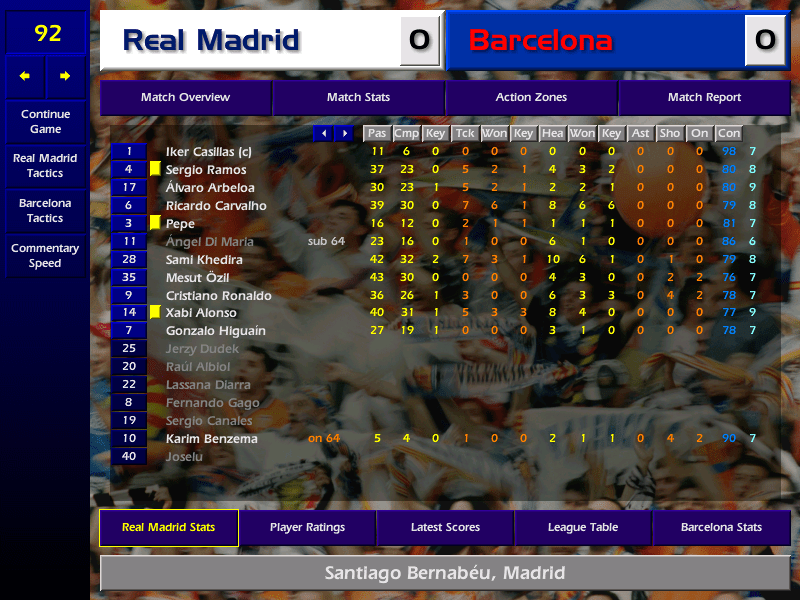Open Player Ratings

coord(307,528)
